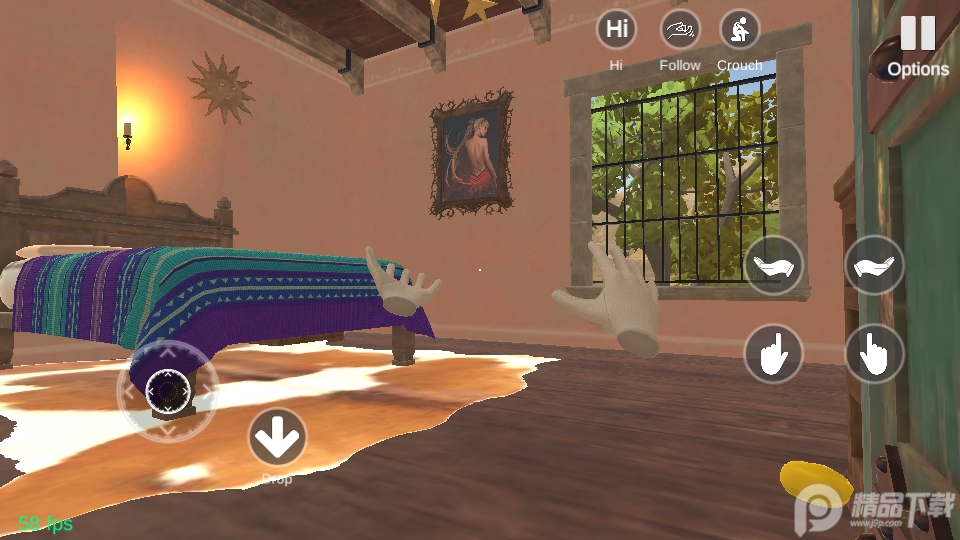Use the left open-palm hand button

pyautogui.click(x=773, y=265)
